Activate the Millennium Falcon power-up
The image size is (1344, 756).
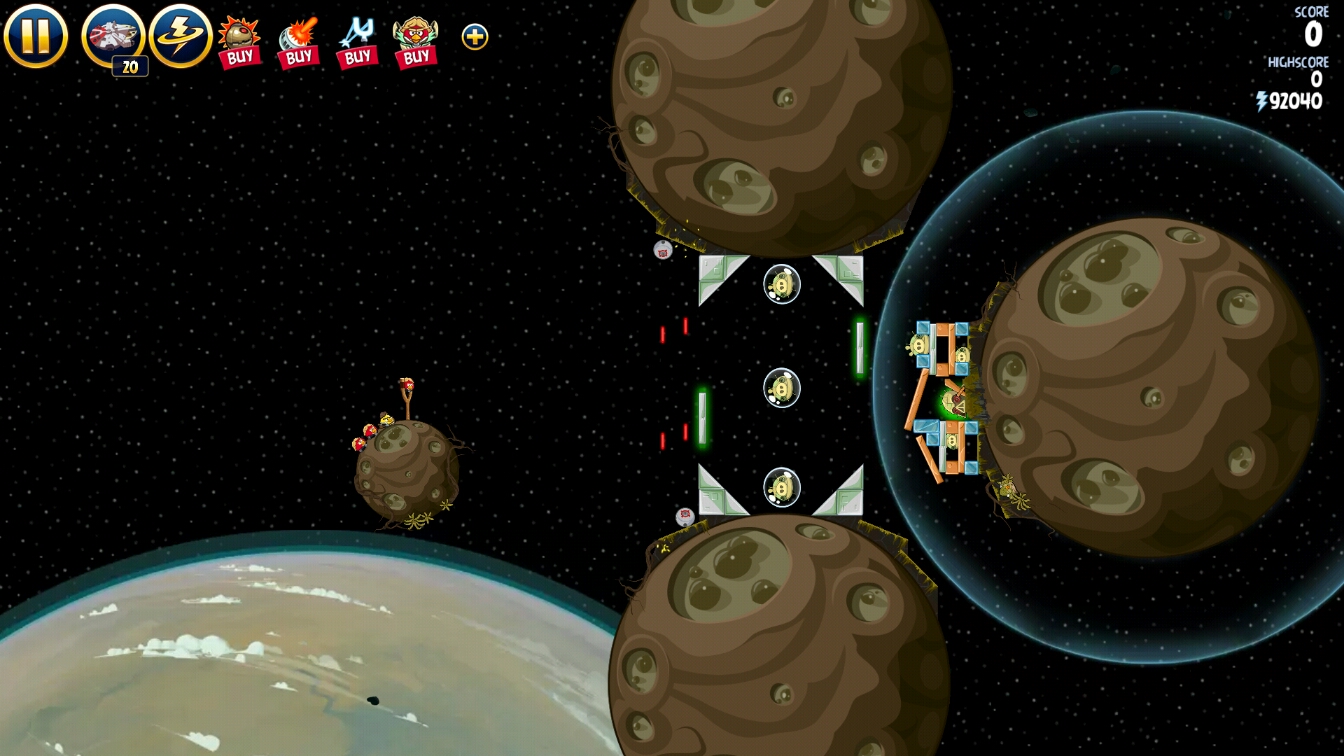(x=113, y=36)
